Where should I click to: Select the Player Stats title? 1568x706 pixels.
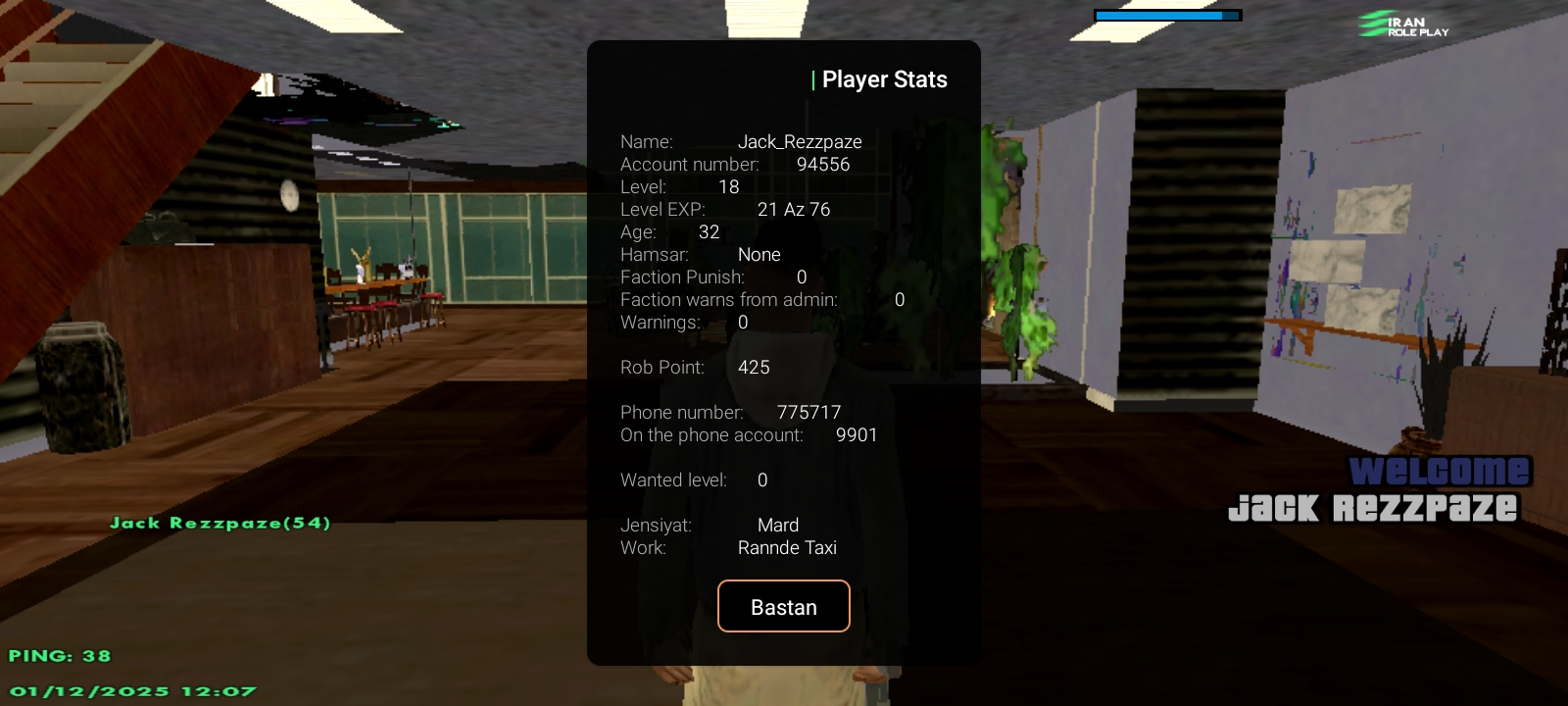click(x=884, y=79)
